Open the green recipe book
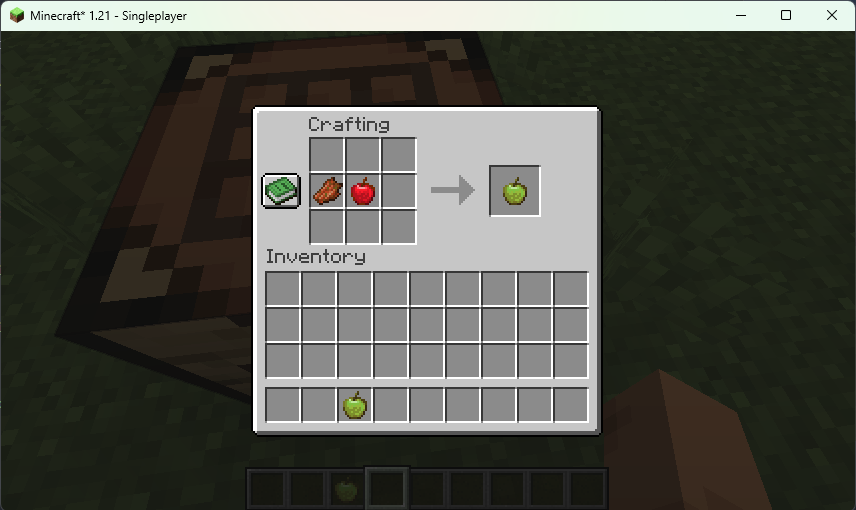The image size is (856, 510). [x=281, y=190]
